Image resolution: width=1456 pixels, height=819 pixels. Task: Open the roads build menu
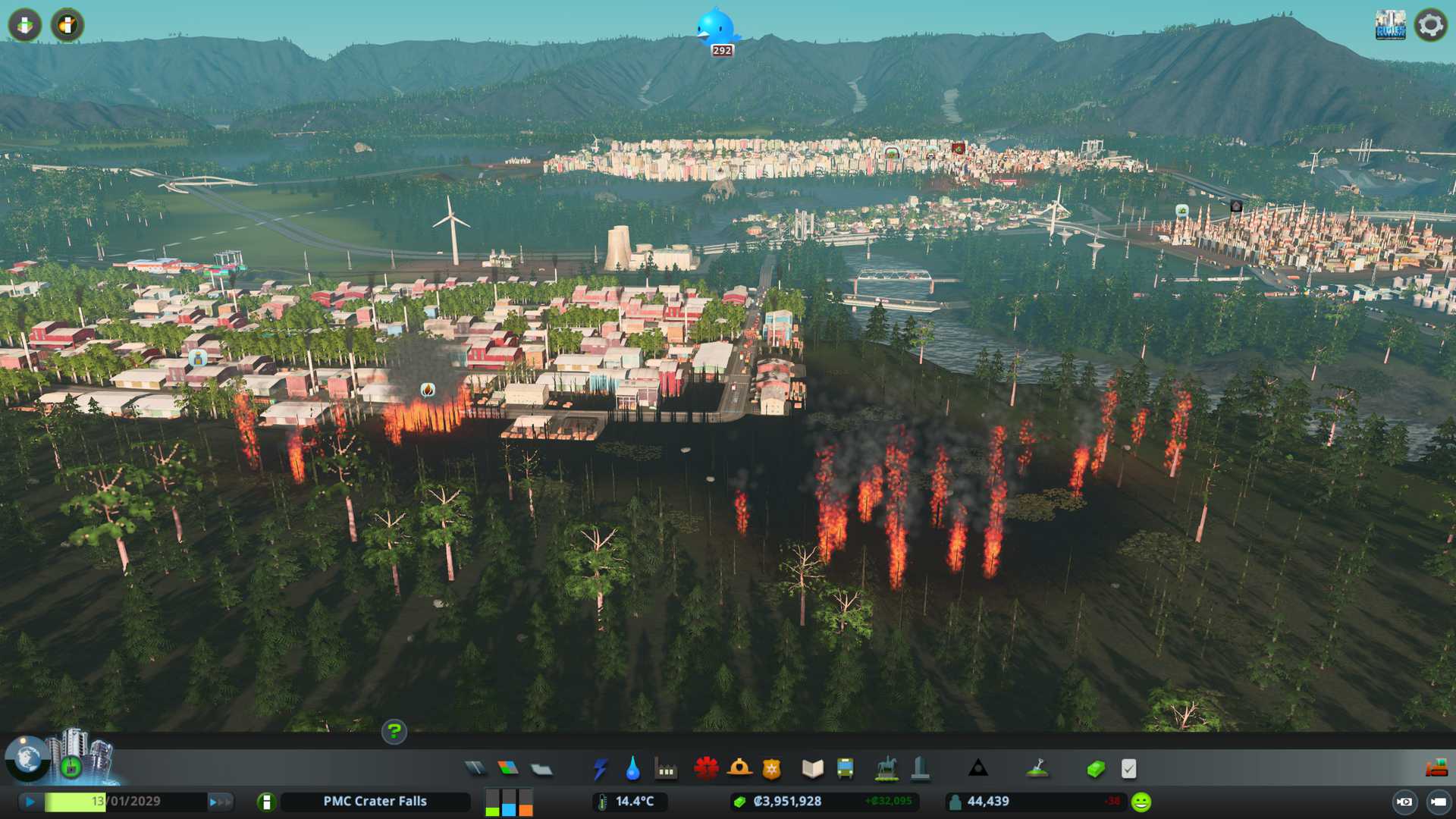tap(475, 769)
